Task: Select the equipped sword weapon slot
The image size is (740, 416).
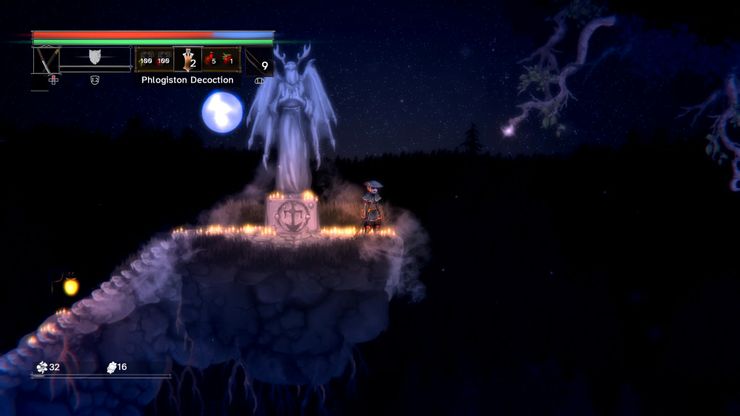Action: click(x=46, y=60)
